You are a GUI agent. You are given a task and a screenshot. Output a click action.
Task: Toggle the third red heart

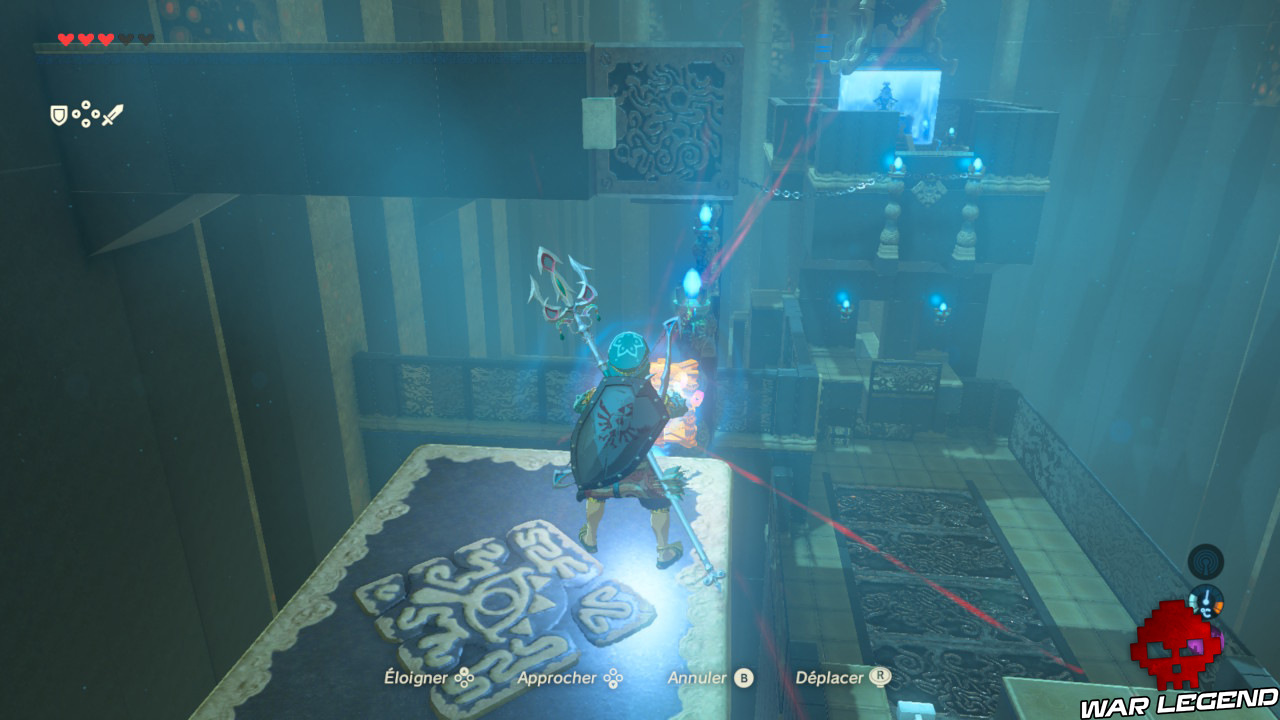click(x=106, y=38)
